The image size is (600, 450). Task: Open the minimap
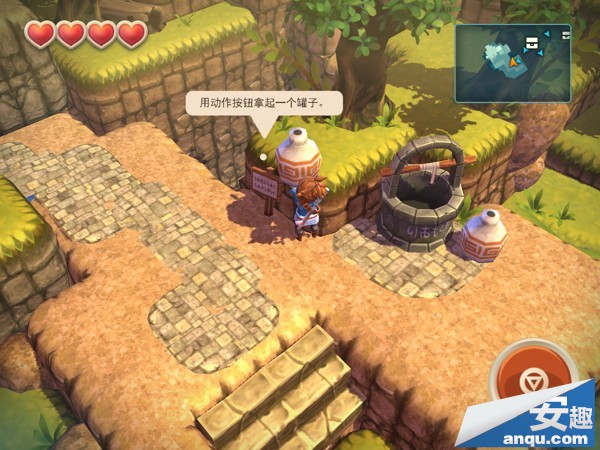tap(510, 62)
